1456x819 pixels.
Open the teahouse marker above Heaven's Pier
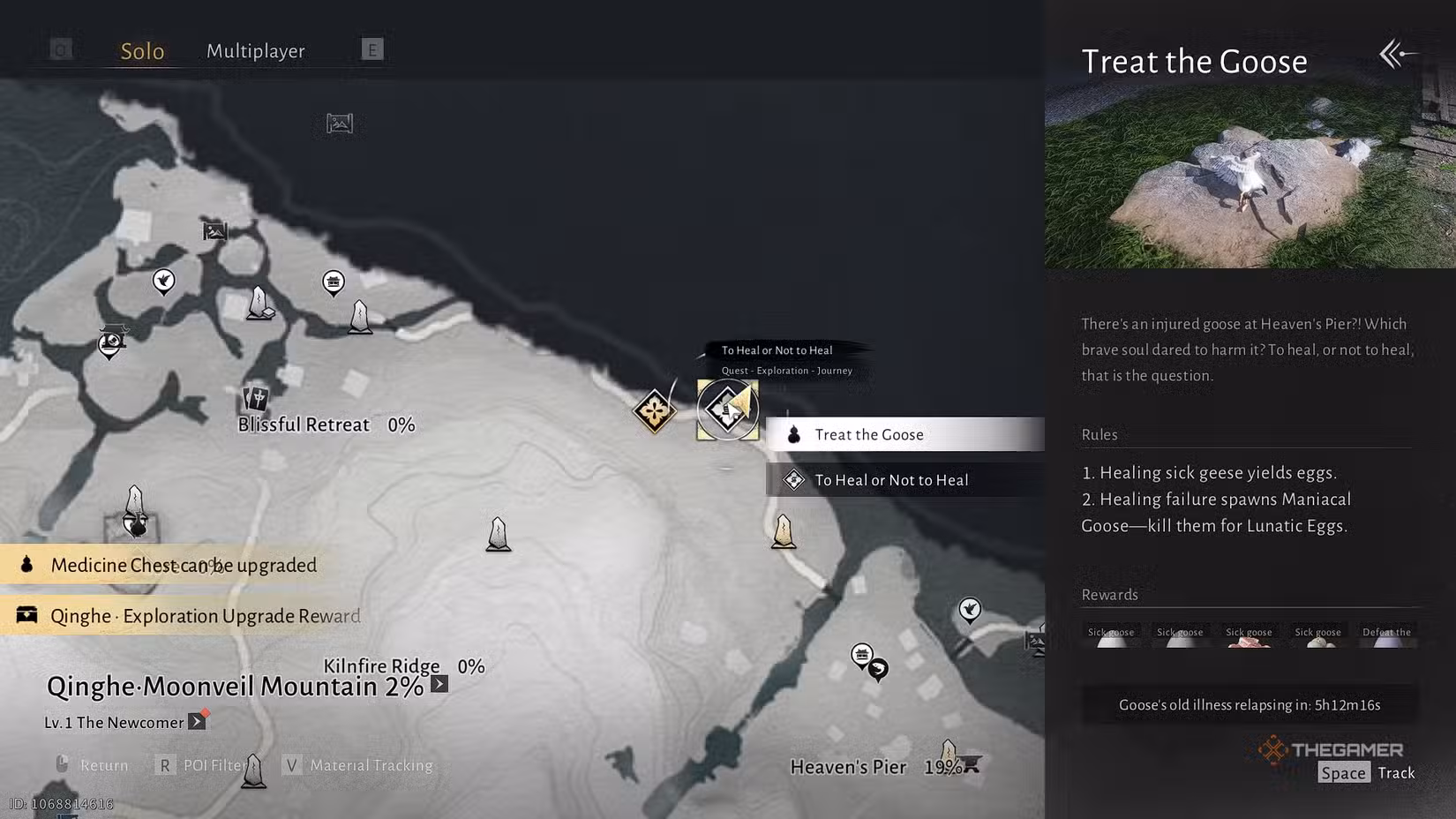pos(862,653)
